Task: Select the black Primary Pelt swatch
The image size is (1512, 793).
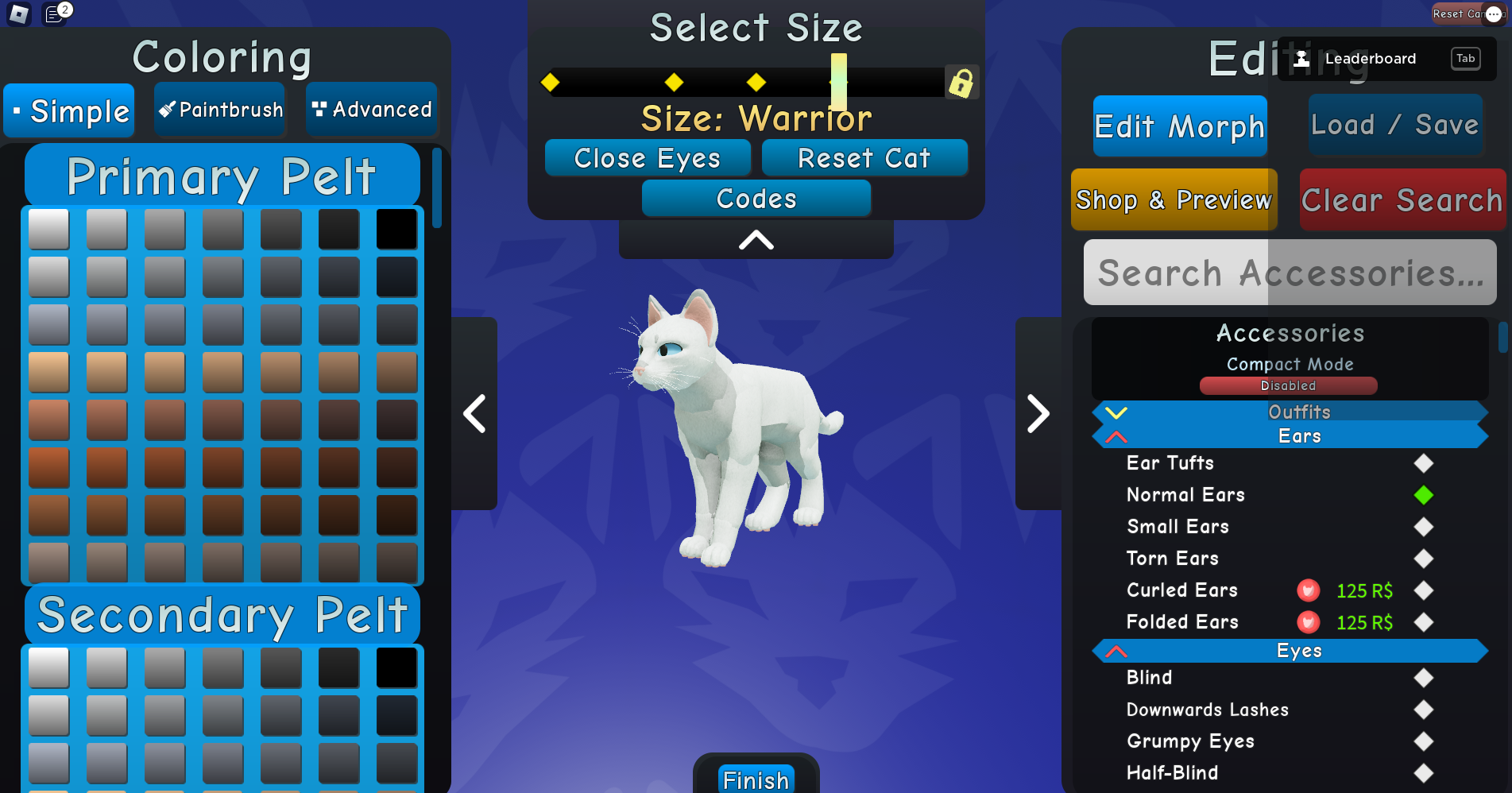Action: (396, 228)
